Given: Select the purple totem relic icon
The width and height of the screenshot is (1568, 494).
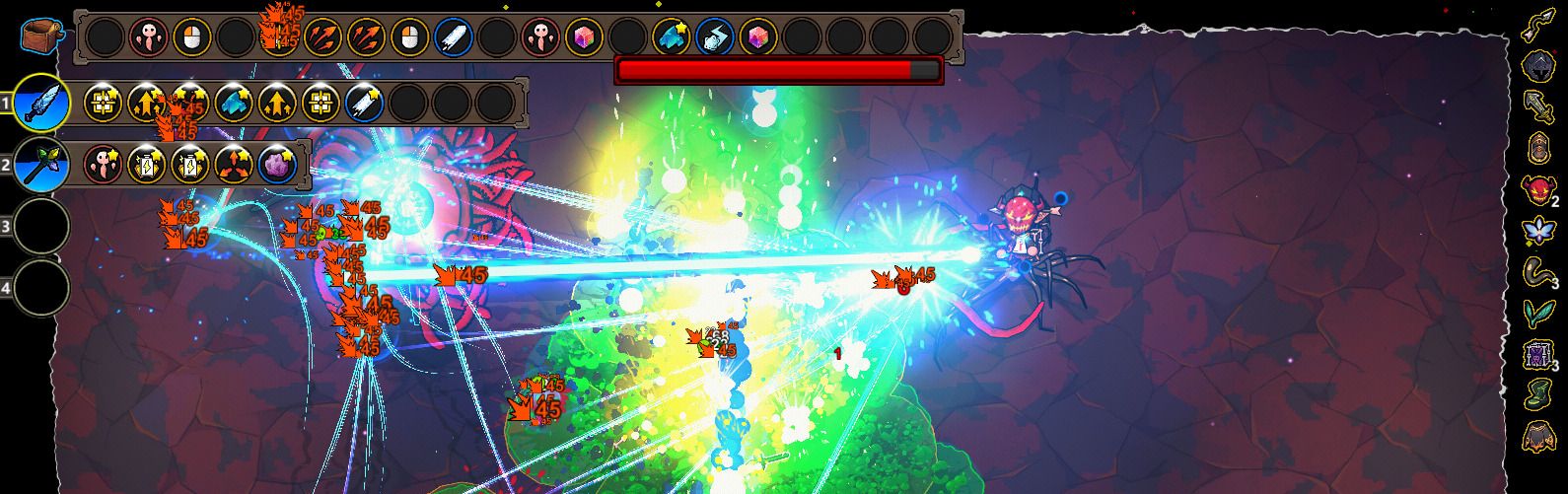Looking at the screenshot, I should click(1537, 354).
